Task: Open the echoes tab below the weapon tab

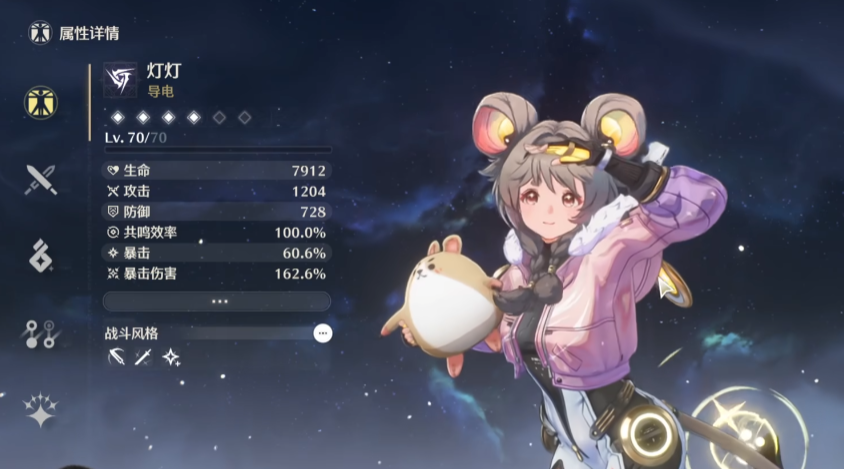Action: (x=41, y=255)
